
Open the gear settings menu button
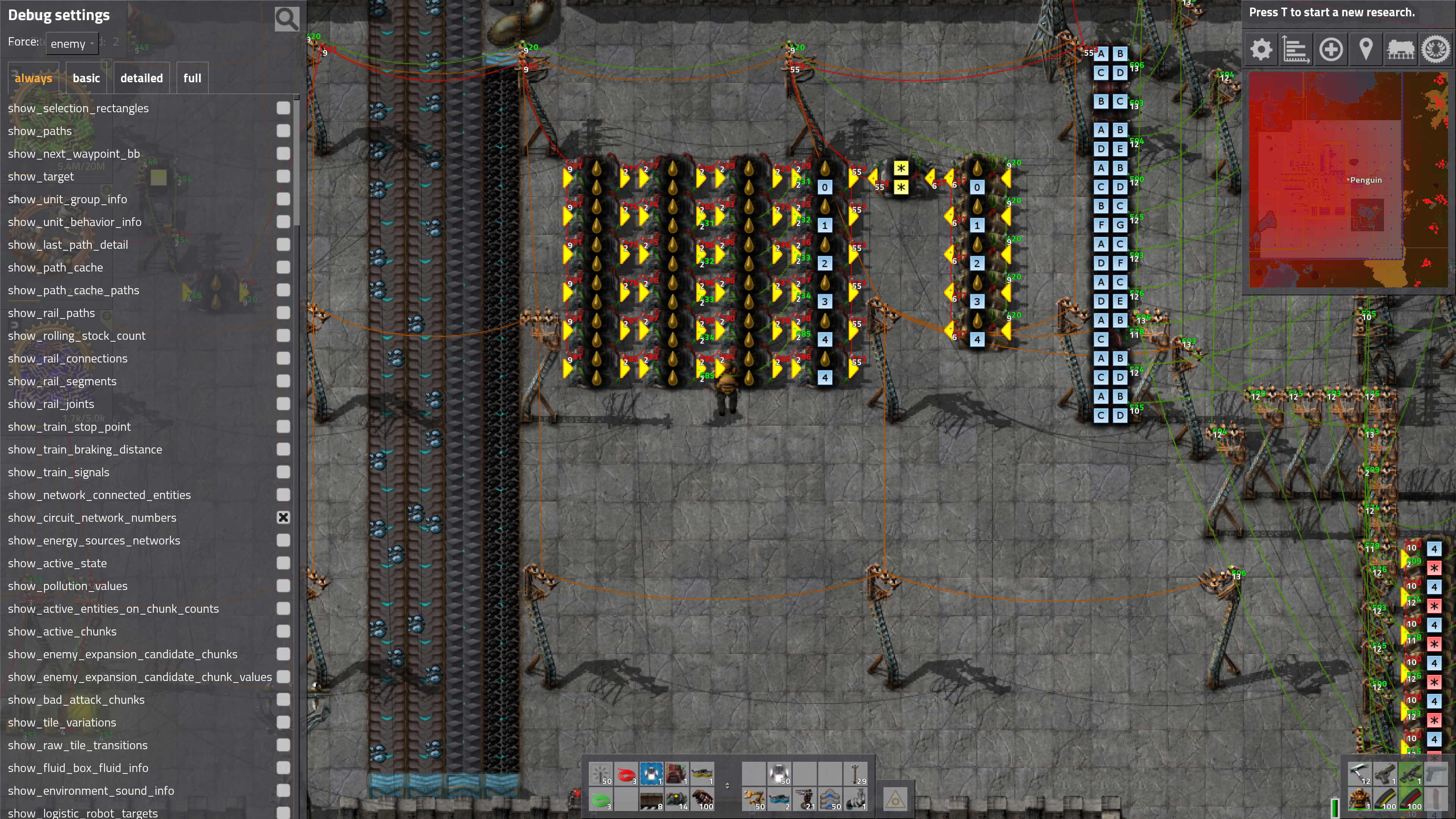coord(1261,50)
